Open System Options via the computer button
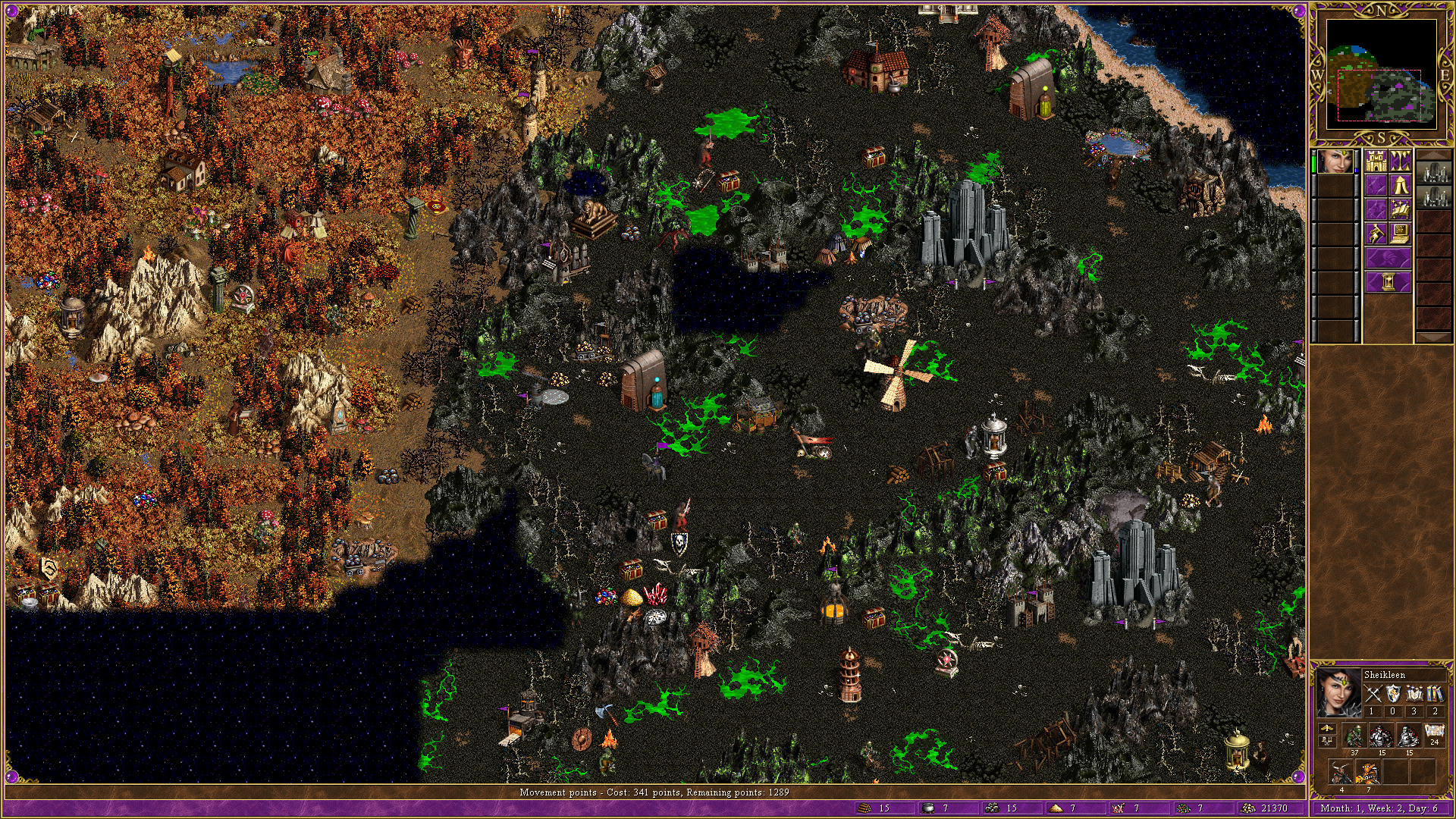Image resolution: width=1456 pixels, height=819 pixels. tap(1400, 234)
